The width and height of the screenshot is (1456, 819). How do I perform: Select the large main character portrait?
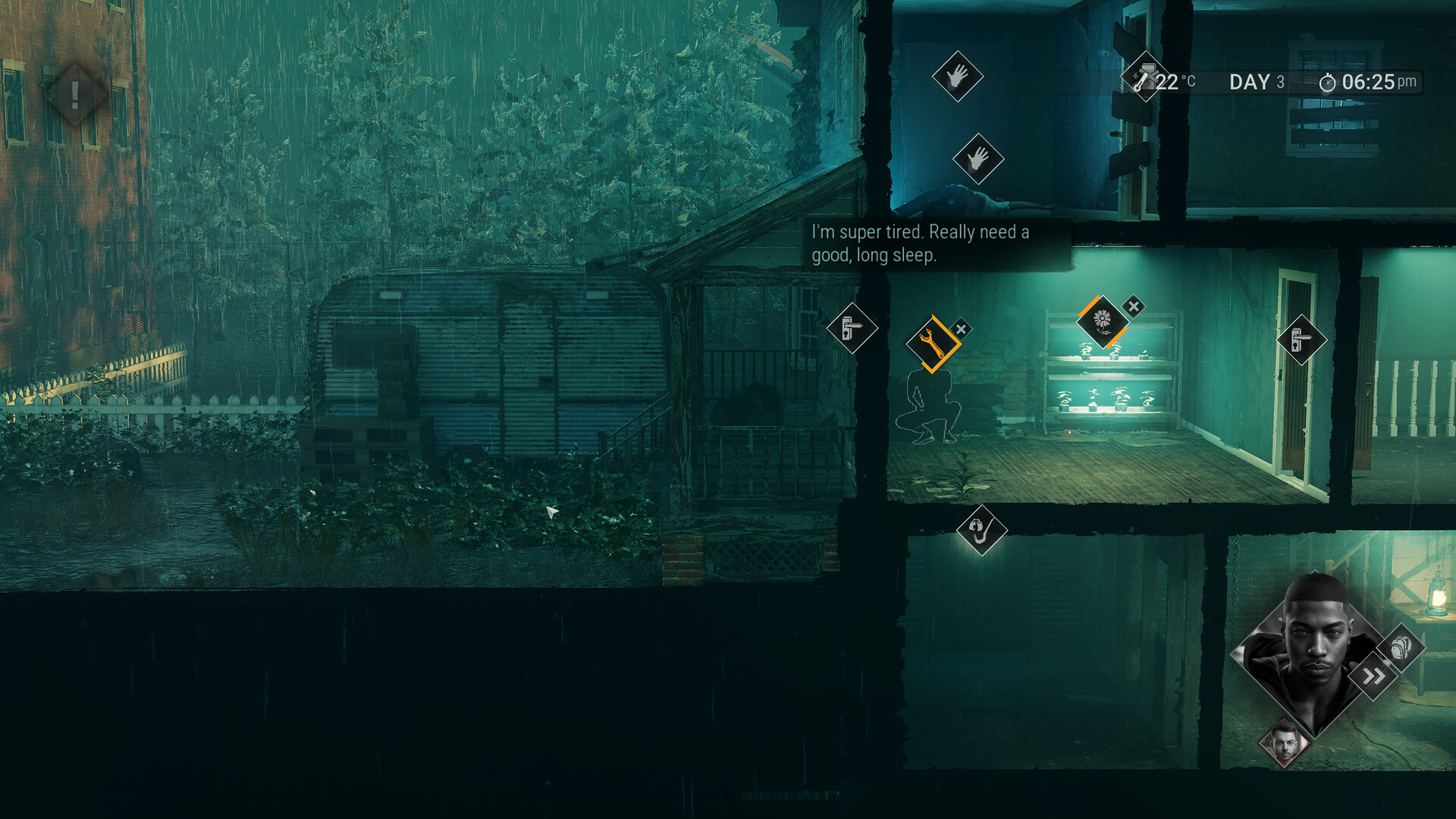[1313, 651]
